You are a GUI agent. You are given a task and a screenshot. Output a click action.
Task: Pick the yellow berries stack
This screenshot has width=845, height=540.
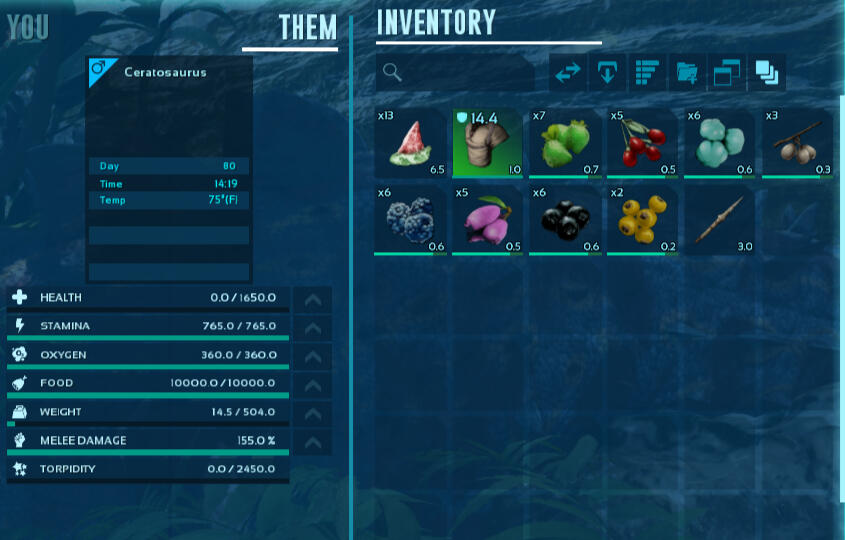tap(643, 219)
